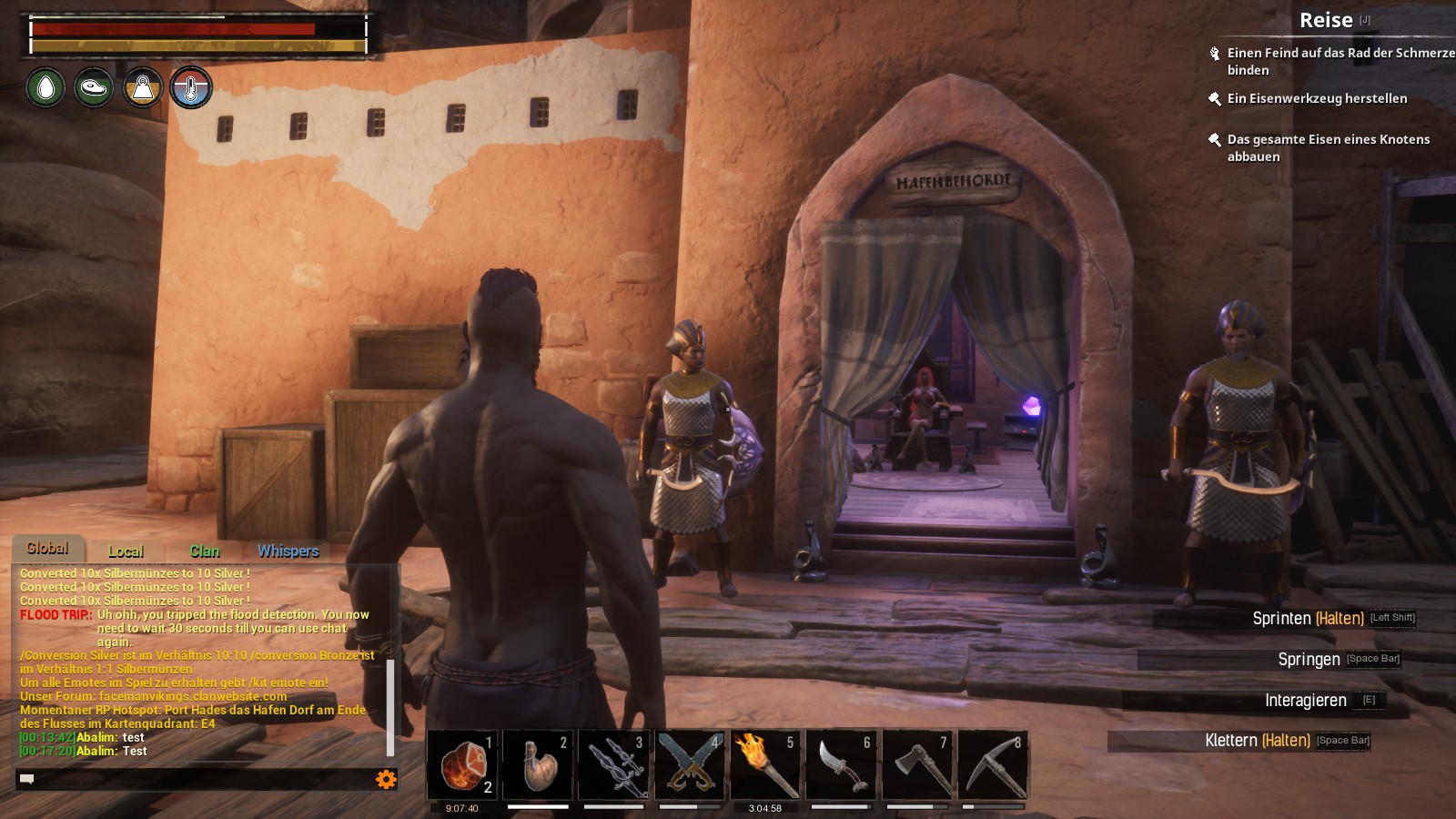The image size is (1456, 819).
Task: Equip the twin daggers in slot 3
Action: click(x=613, y=766)
